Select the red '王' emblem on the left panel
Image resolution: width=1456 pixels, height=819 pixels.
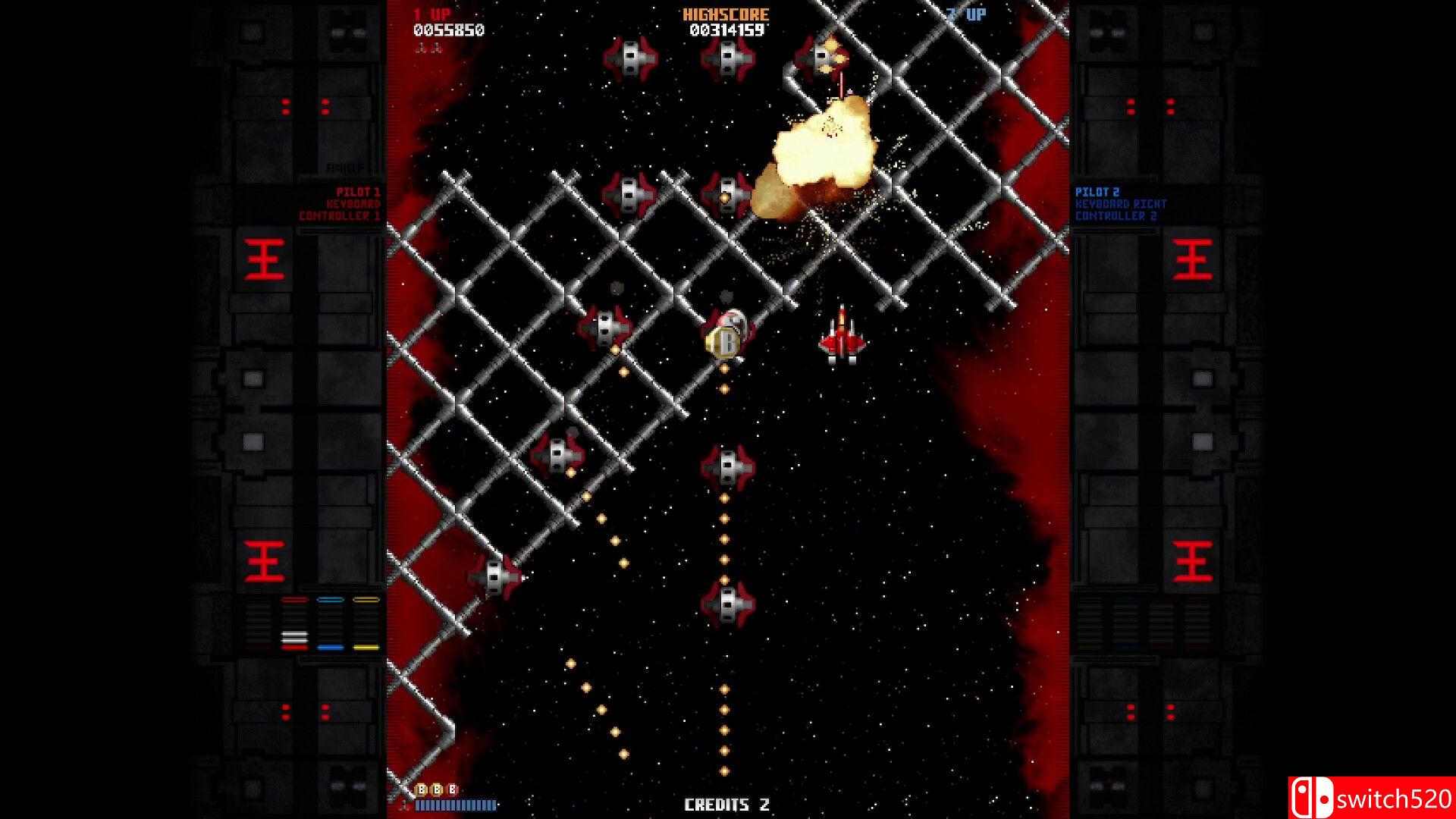click(x=263, y=257)
